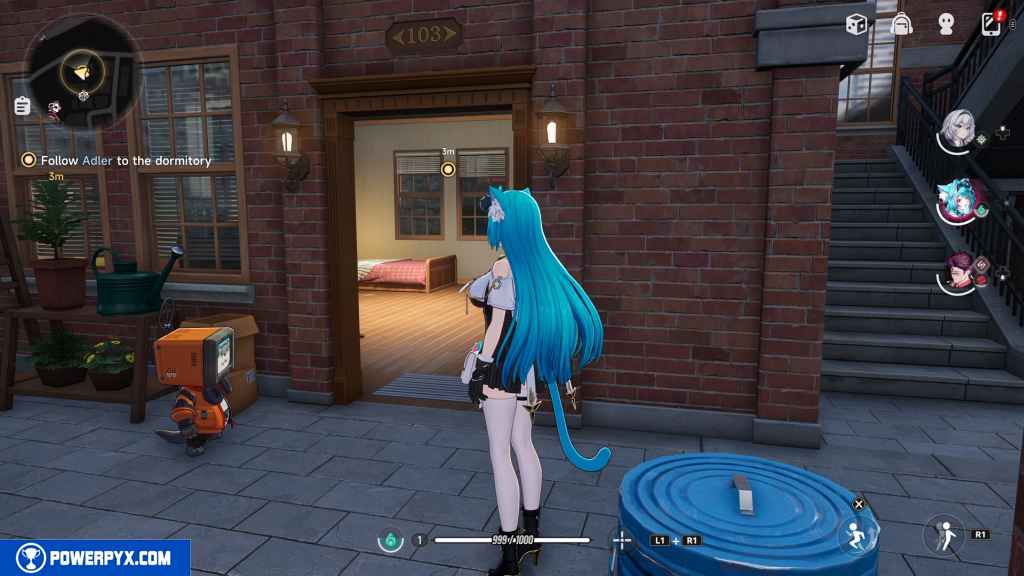Select the Follow Adler to the dormitory objective
This screenshot has width=1024, height=576.
tap(119, 160)
